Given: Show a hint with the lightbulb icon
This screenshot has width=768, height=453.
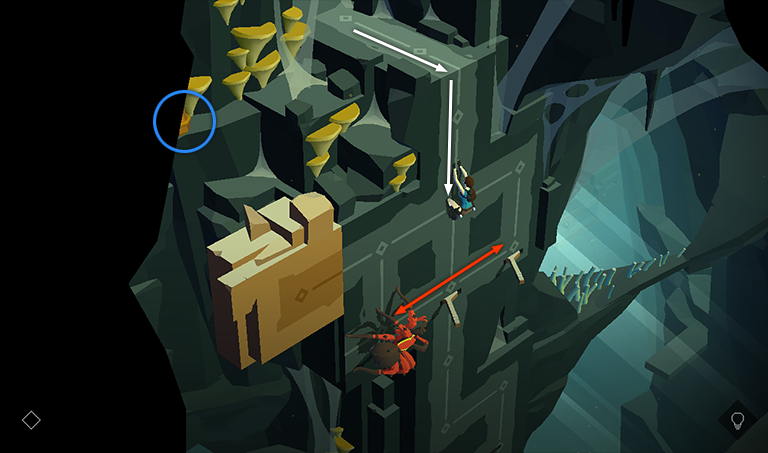Looking at the screenshot, I should point(738,421).
